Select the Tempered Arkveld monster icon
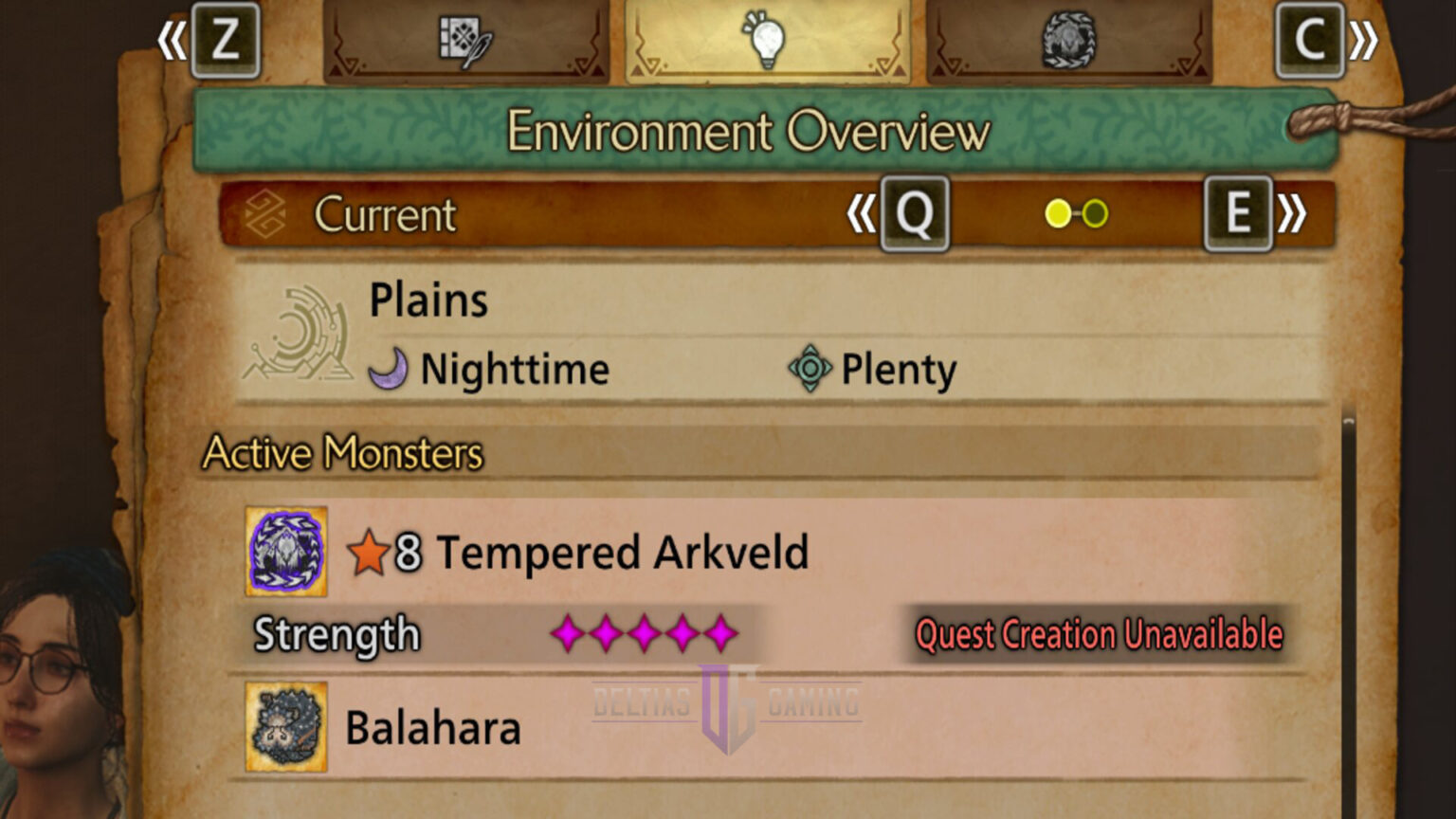The image size is (1456, 819). tap(285, 553)
